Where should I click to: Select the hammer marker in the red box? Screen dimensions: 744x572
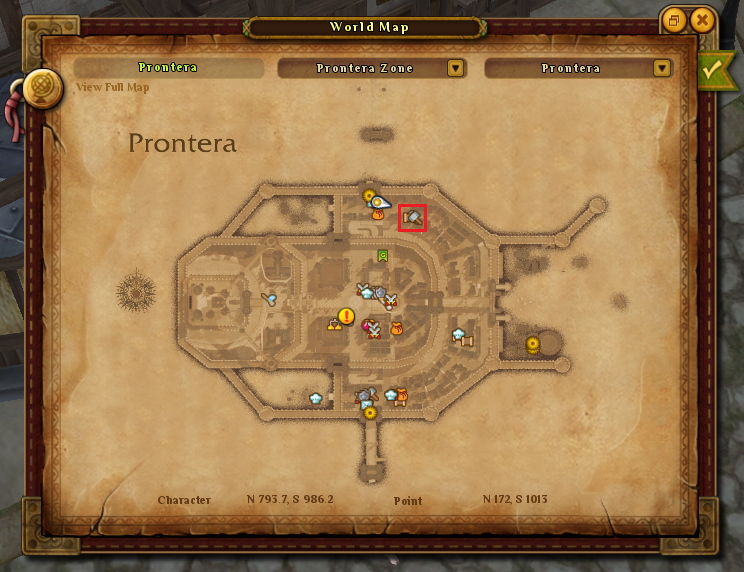413,217
